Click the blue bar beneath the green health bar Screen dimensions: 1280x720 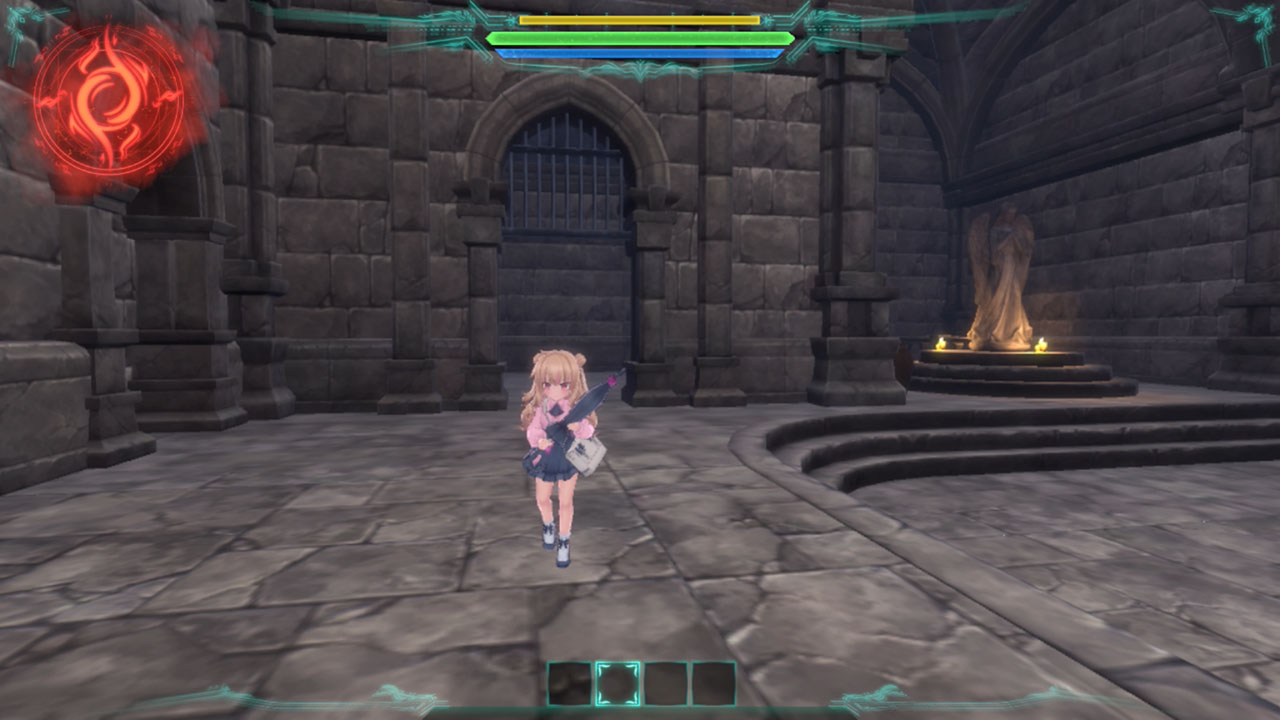click(640, 51)
